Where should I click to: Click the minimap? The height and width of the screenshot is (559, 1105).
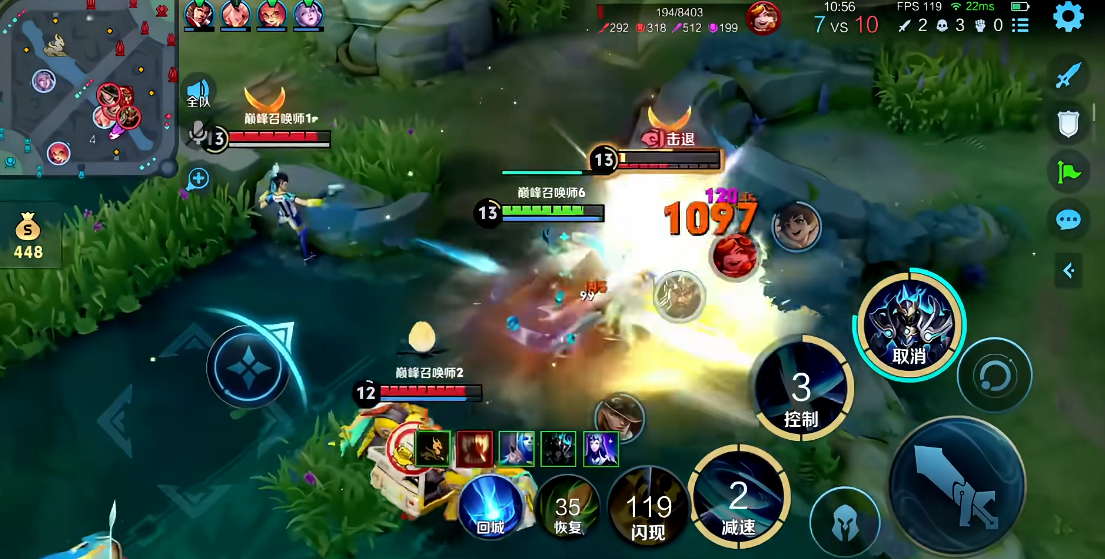click(x=88, y=88)
